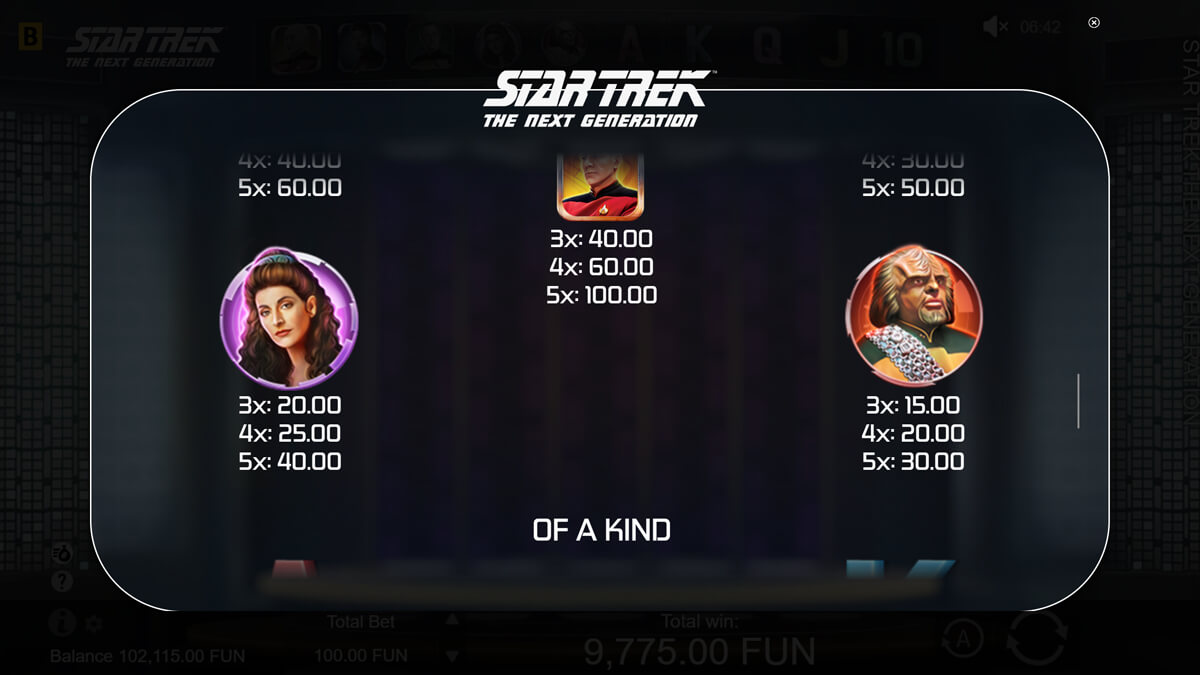Toggle the quick spin stopwatch icon
The height and width of the screenshot is (675, 1200).
tap(62, 553)
